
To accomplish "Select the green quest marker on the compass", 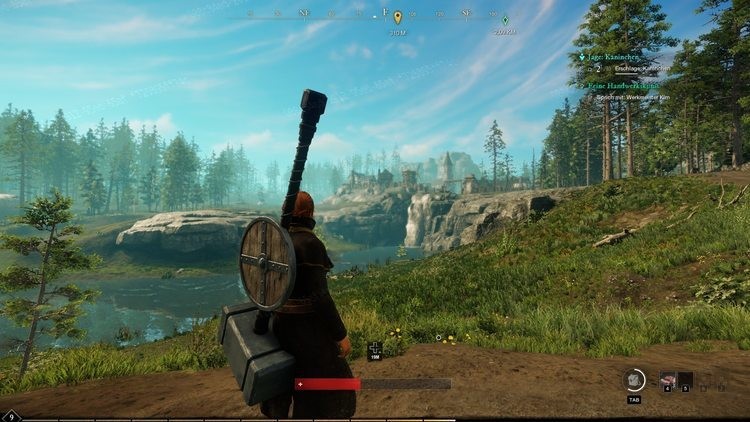I will pos(505,20).
